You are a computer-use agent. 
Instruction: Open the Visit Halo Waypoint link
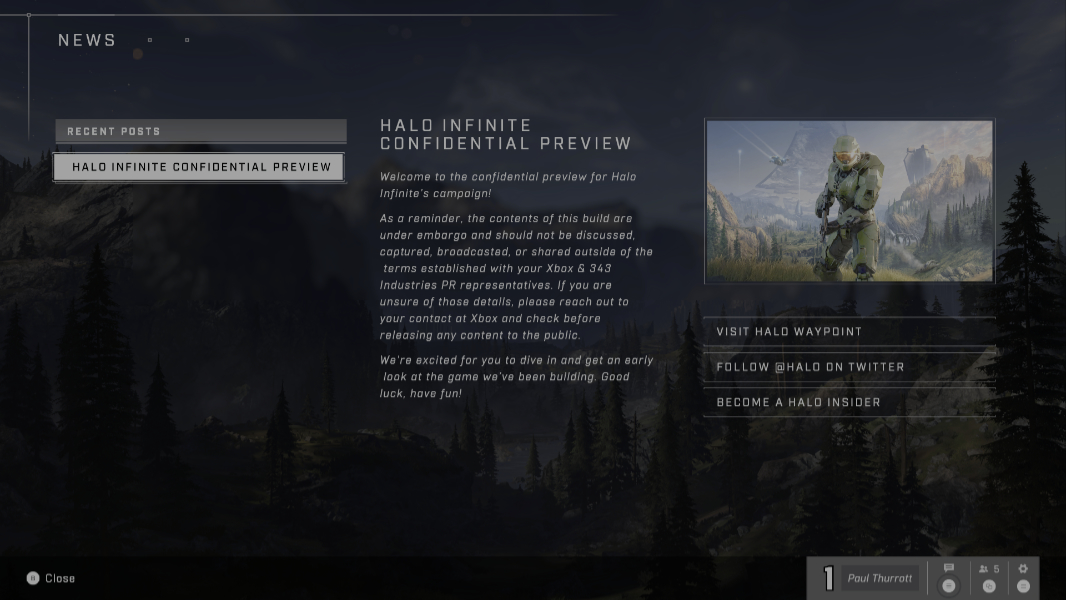coord(849,332)
